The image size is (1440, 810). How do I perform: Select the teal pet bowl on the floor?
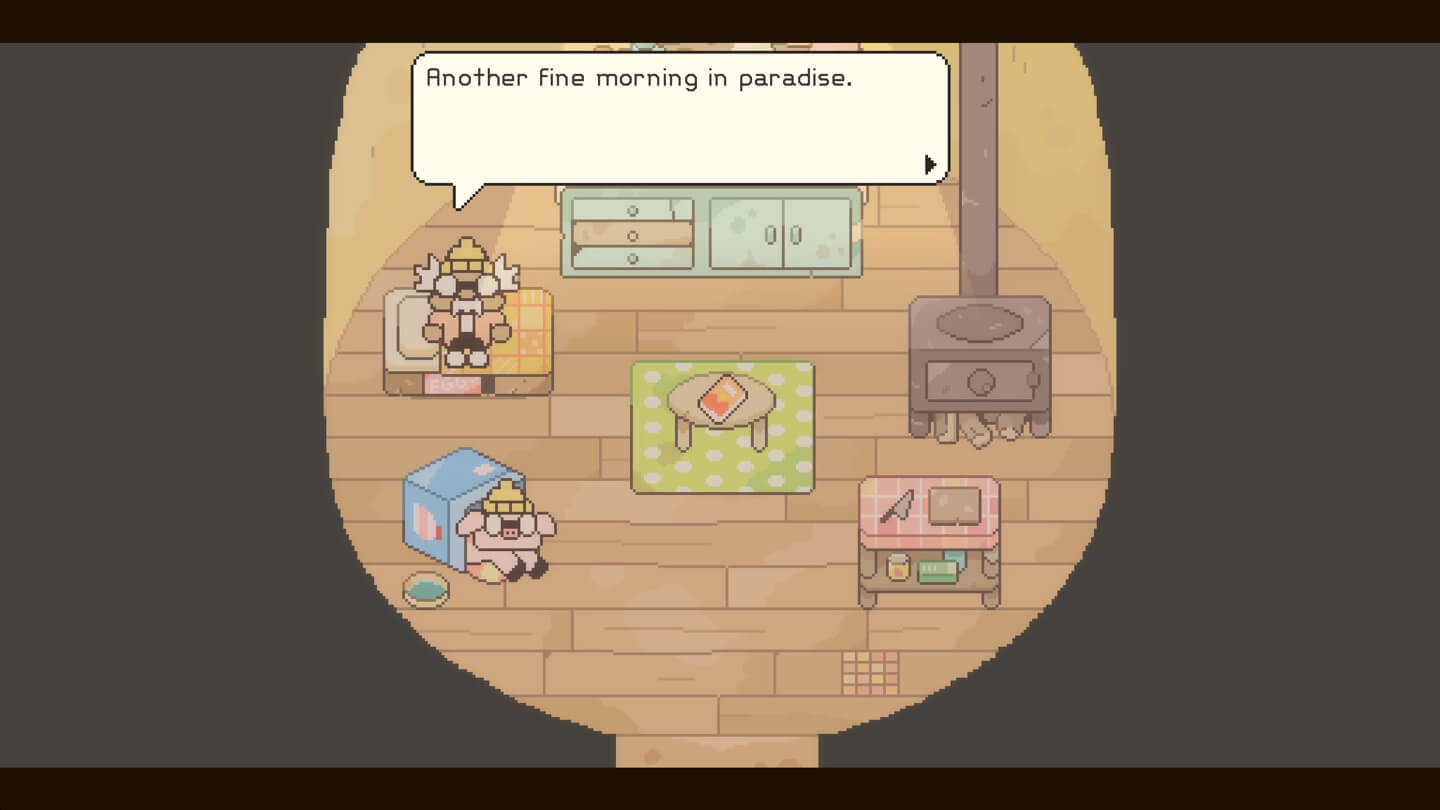point(424,591)
